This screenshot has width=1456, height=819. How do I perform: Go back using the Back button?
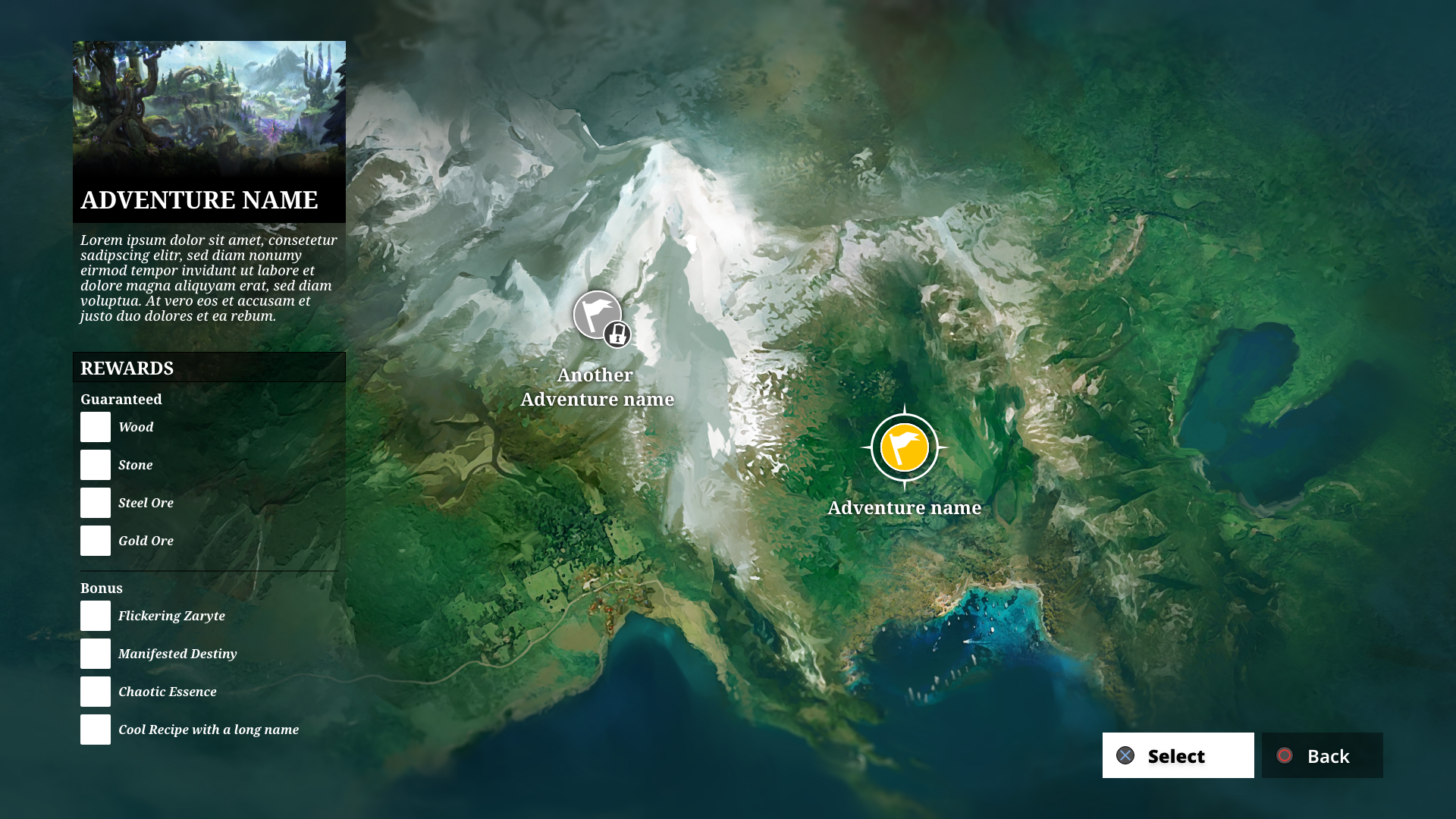pos(1322,755)
